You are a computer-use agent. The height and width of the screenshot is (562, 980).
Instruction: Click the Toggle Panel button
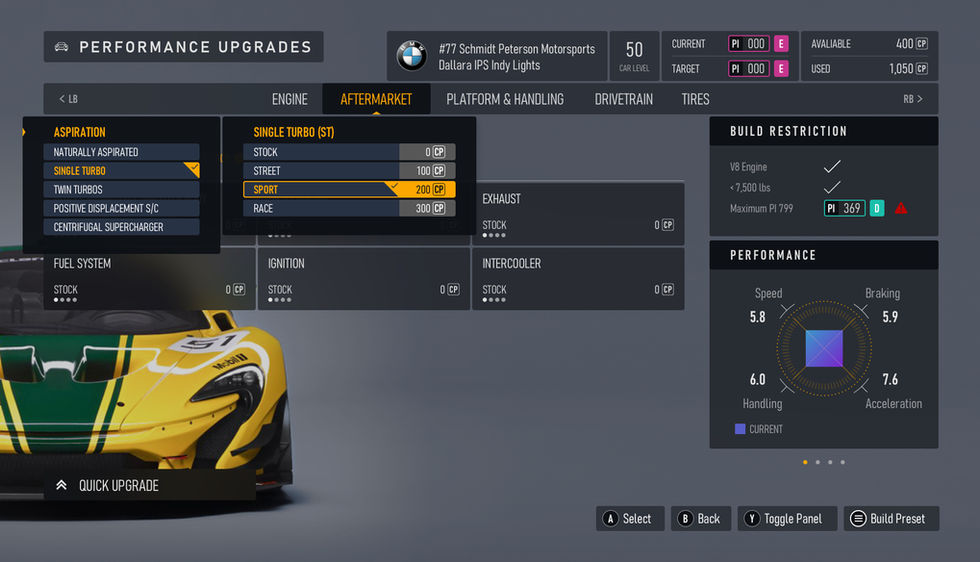coord(787,518)
